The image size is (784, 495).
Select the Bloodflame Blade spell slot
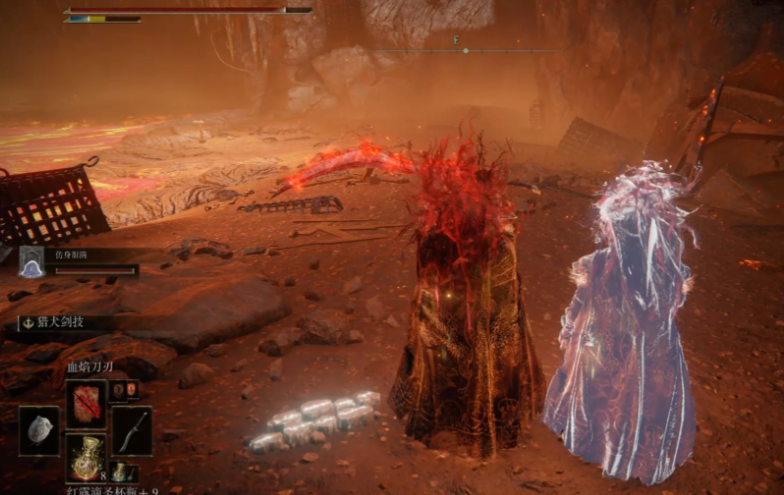coord(86,403)
